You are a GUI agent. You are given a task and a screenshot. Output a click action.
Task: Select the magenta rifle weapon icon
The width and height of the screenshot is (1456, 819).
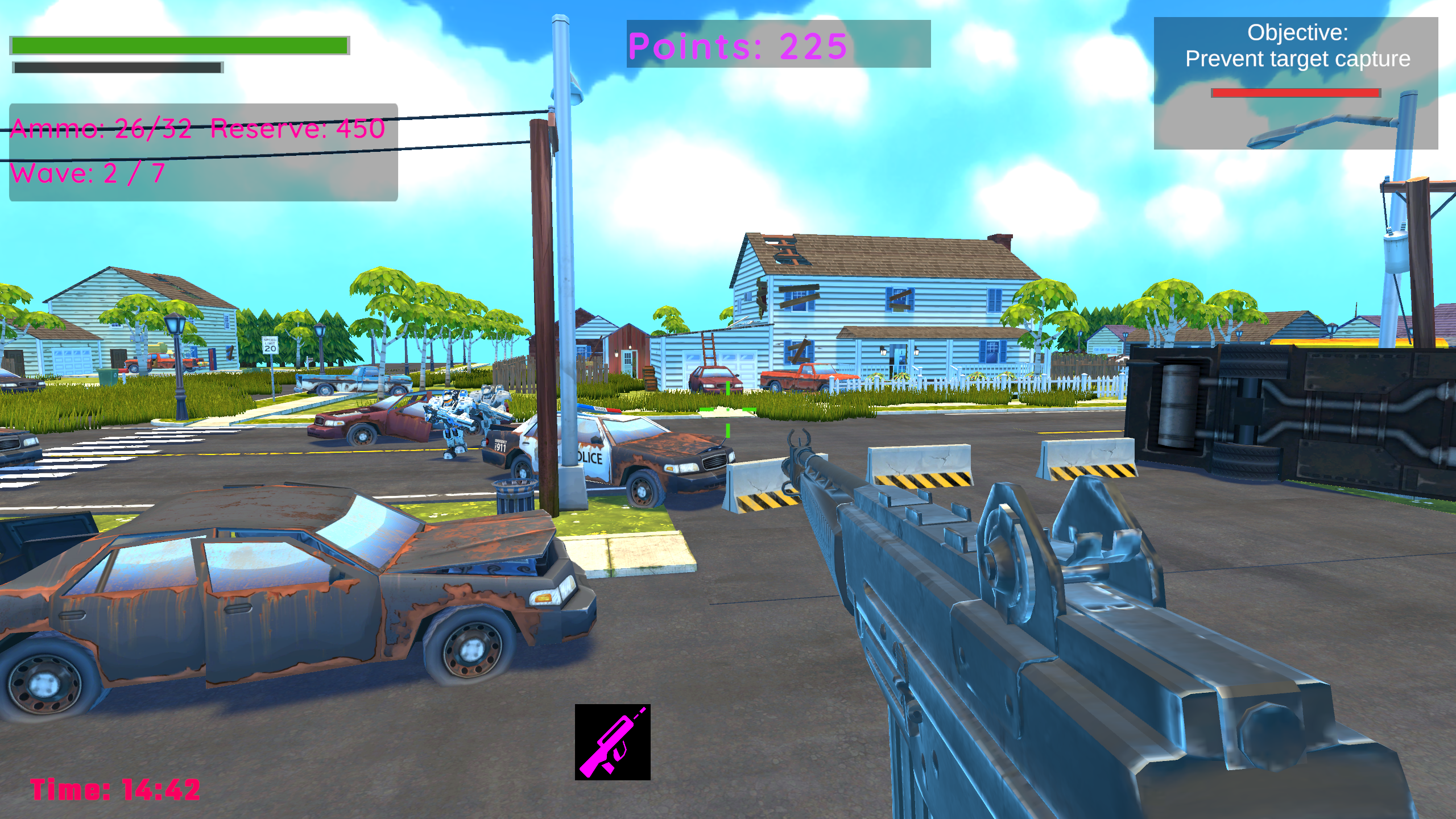tap(613, 742)
